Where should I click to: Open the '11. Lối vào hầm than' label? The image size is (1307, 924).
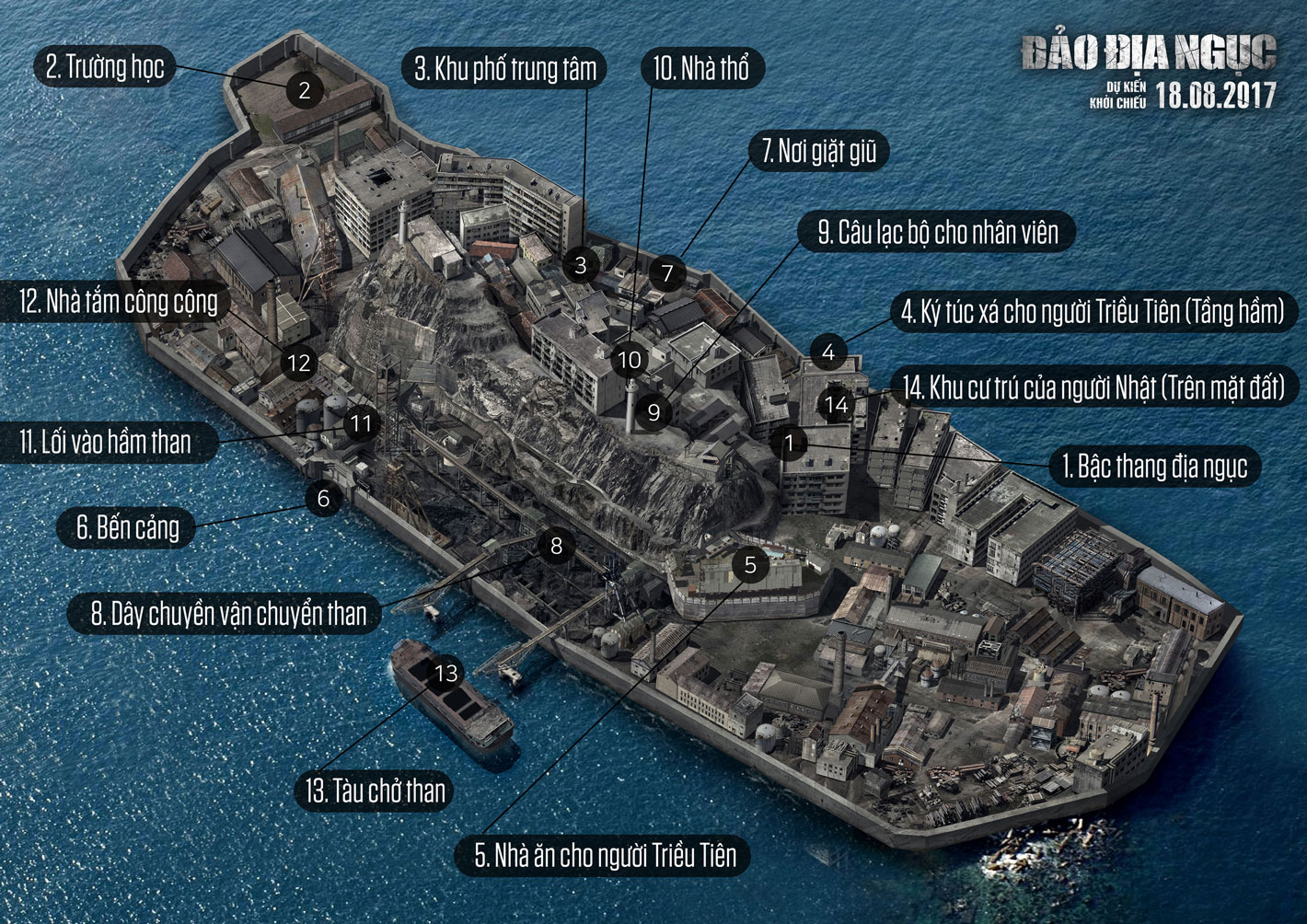pos(106,443)
